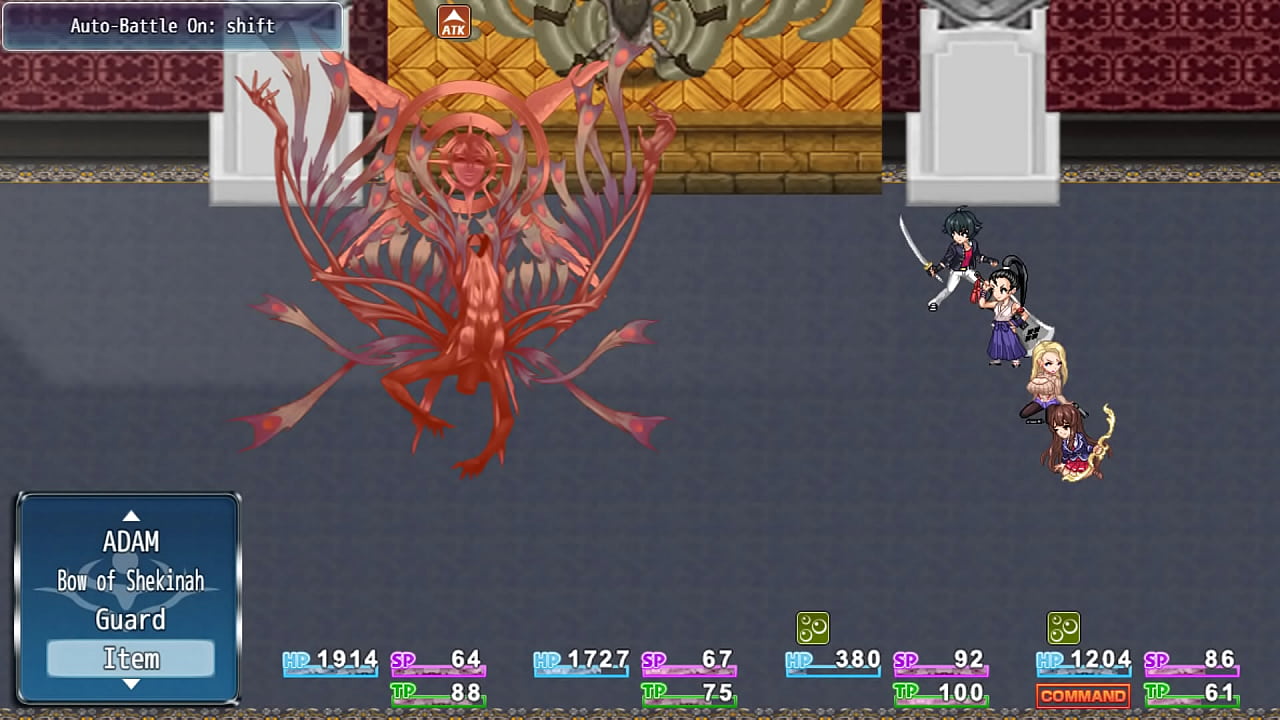Select the Bow of Shekinah command

pos(130,580)
